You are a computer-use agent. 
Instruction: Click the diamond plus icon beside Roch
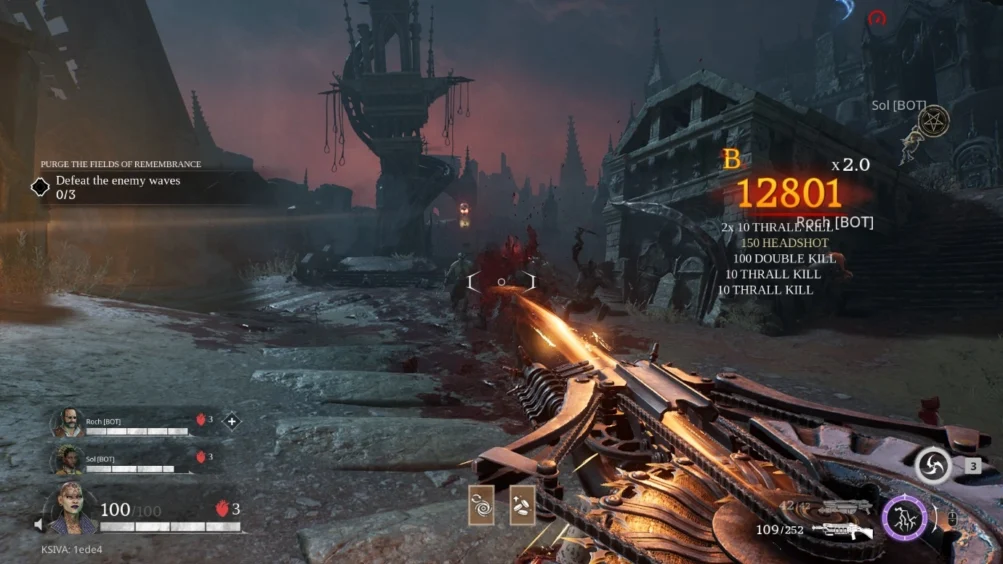tap(232, 421)
